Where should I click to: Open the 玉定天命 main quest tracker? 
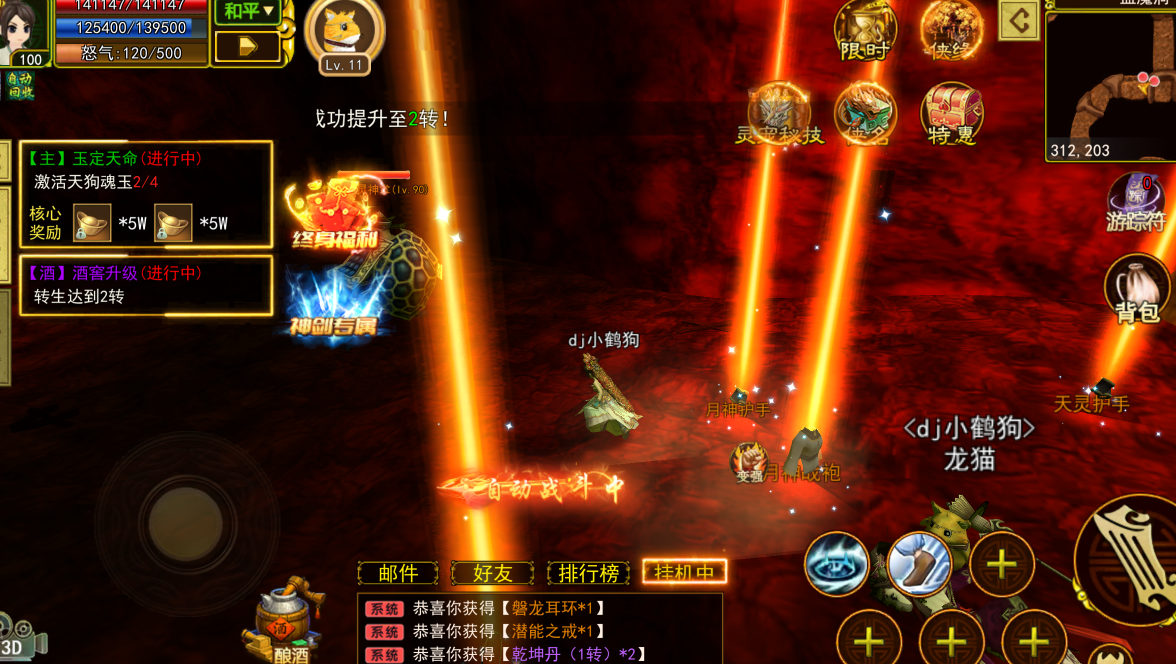pyautogui.click(x=146, y=194)
